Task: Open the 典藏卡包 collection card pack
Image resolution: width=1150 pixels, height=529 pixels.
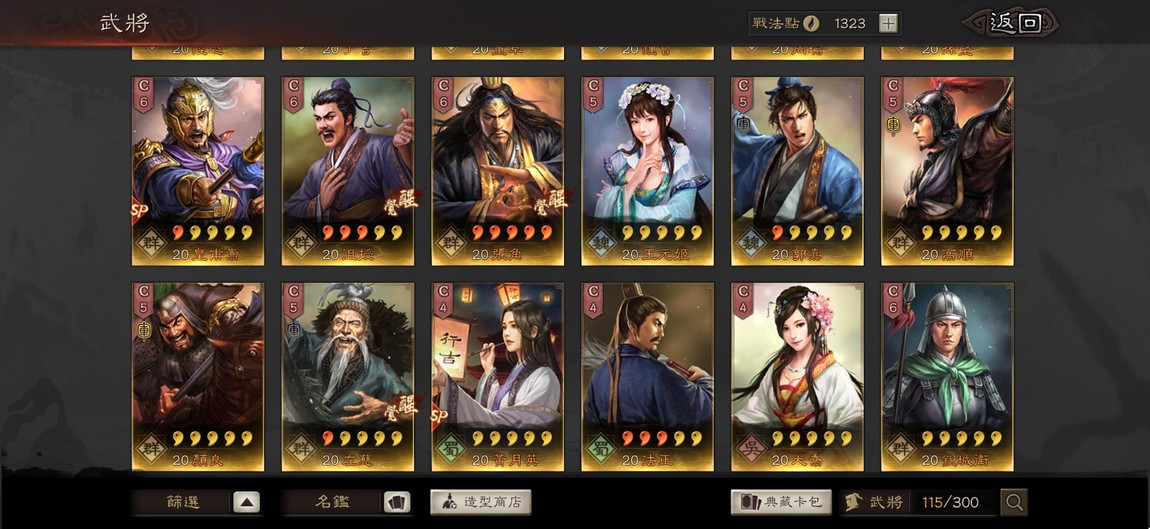Action: click(x=781, y=502)
